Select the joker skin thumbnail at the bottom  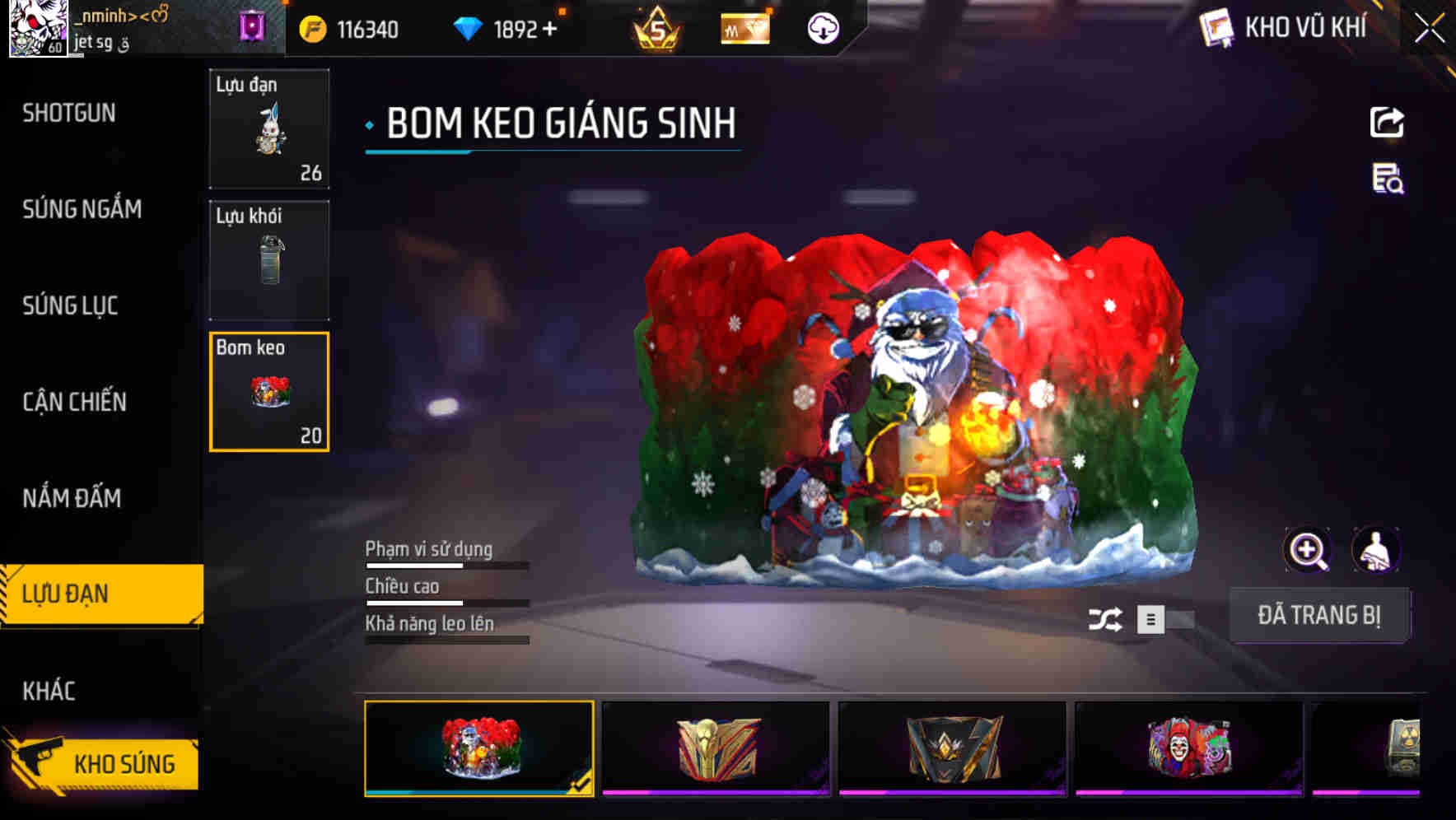tap(1188, 747)
